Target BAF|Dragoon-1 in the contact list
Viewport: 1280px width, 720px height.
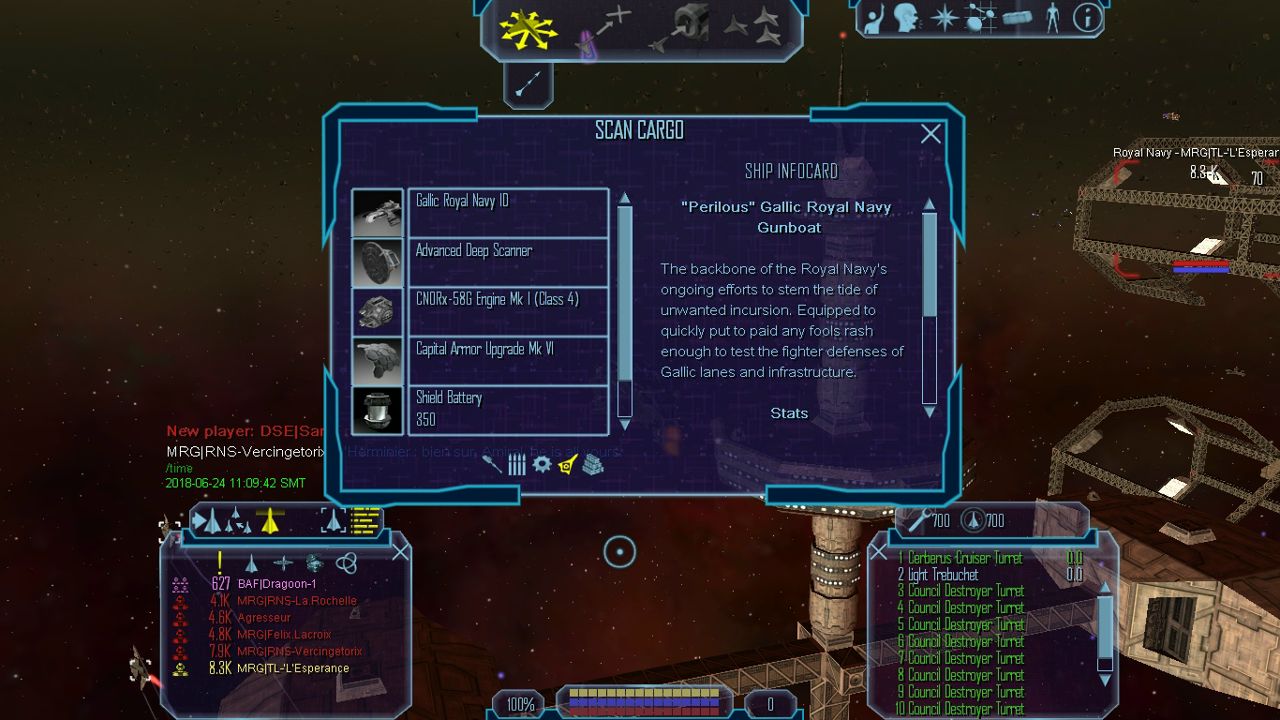click(276, 584)
